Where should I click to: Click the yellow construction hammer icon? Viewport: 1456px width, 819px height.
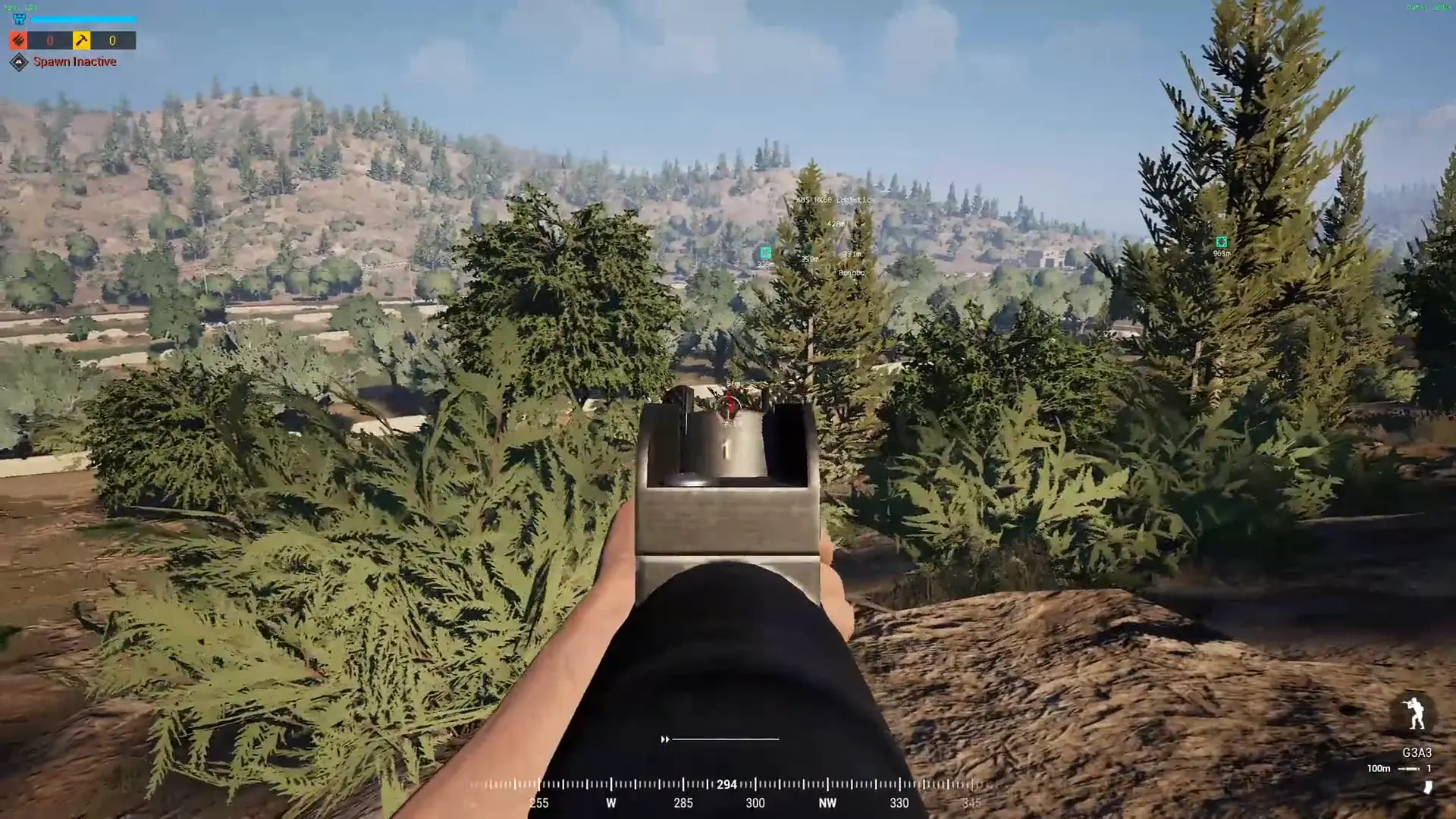tap(81, 40)
